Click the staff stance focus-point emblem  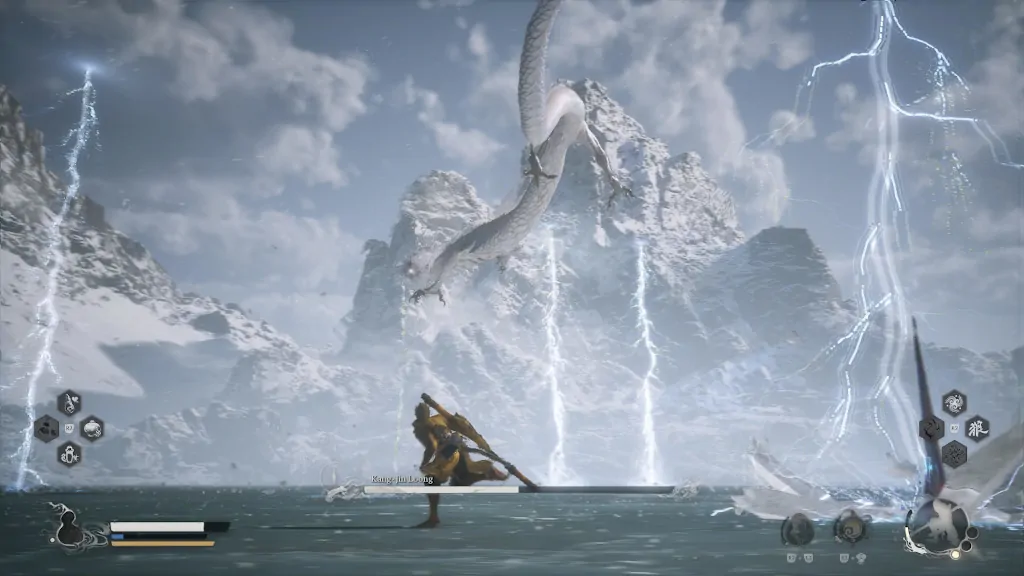pyautogui.click(x=940, y=525)
